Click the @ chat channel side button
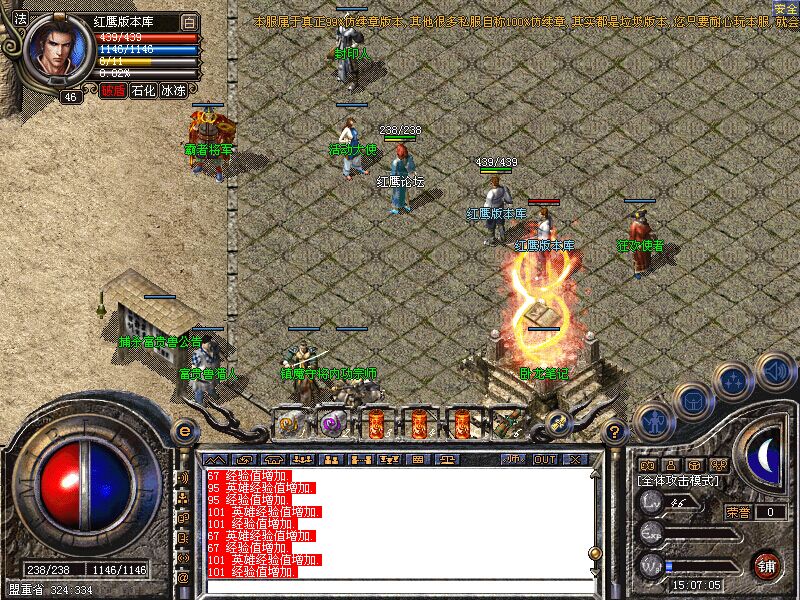Viewport: 800px width, 600px height. [183, 577]
